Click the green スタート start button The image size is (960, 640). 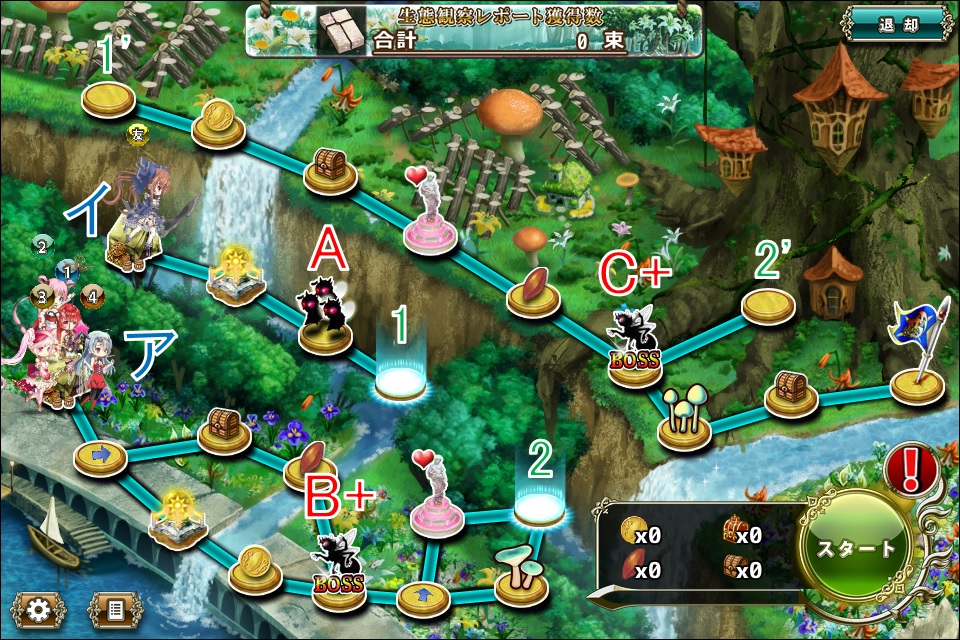pyautogui.click(x=856, y=548)
